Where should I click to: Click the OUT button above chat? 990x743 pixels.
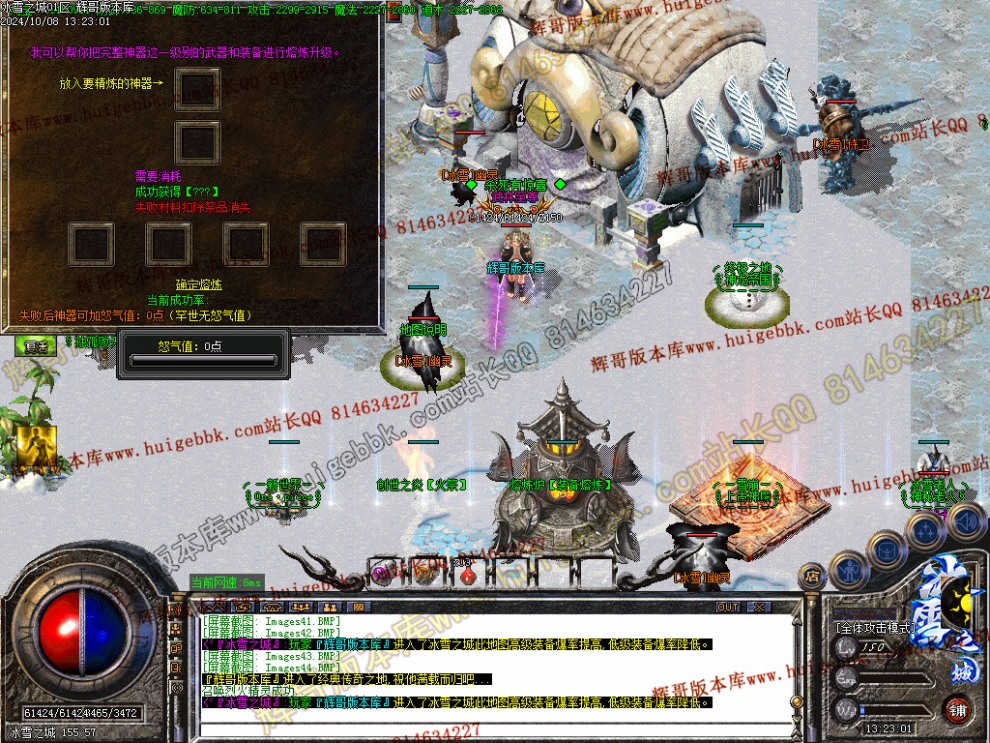coord(728,607)
